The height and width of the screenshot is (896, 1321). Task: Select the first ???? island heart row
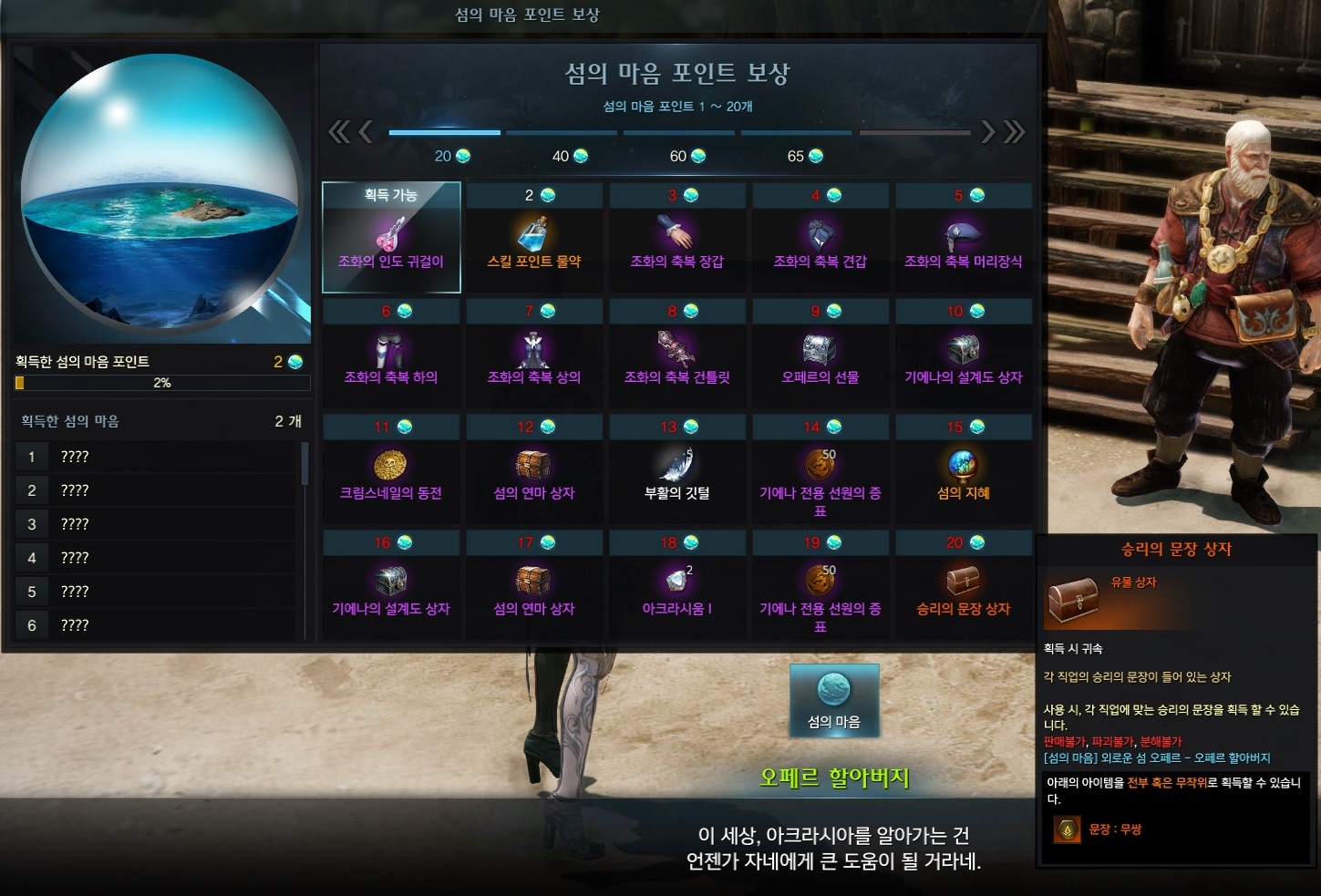[x=155, y=457]
